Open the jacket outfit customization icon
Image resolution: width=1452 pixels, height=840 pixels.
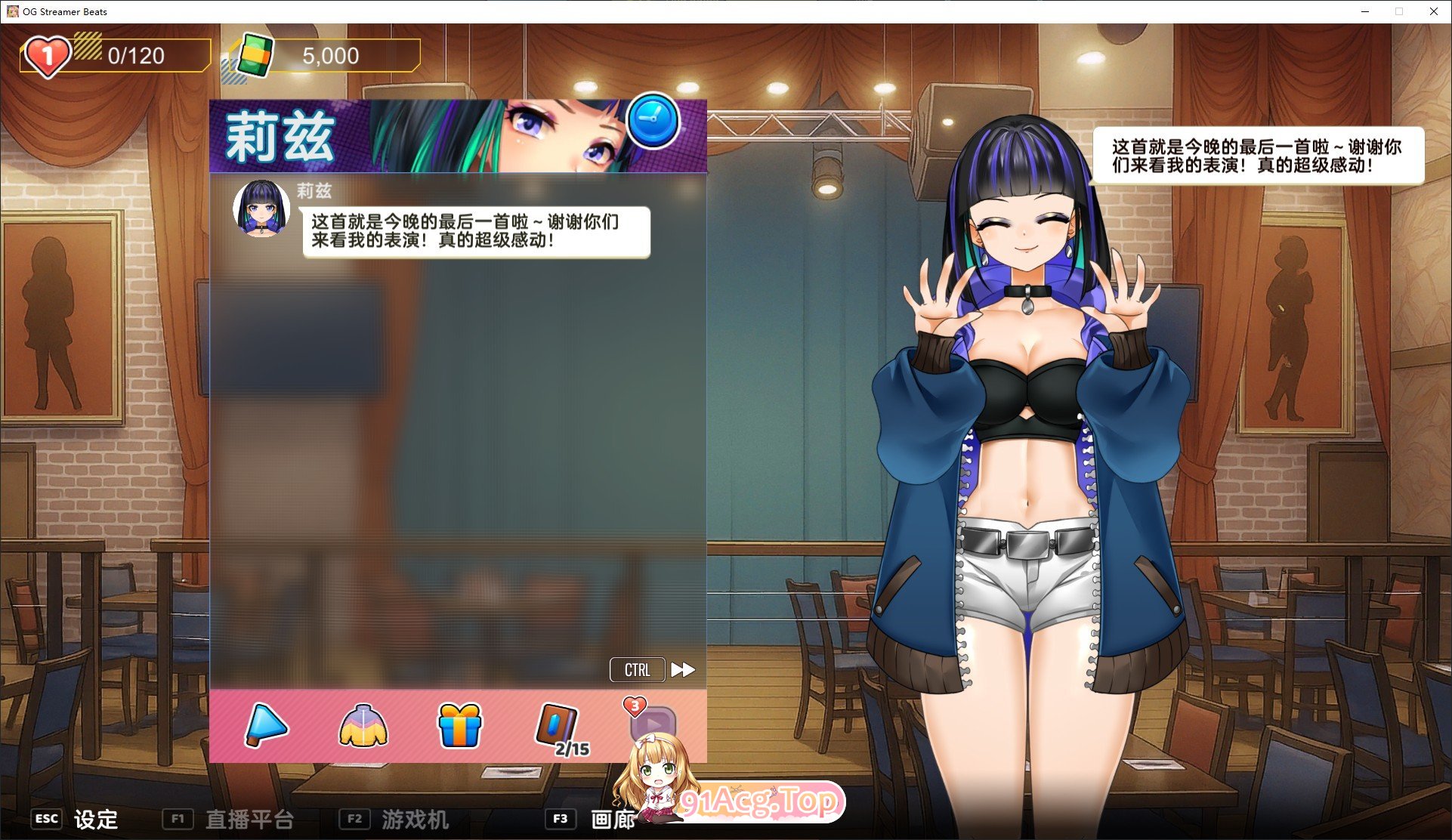point(363,726)
